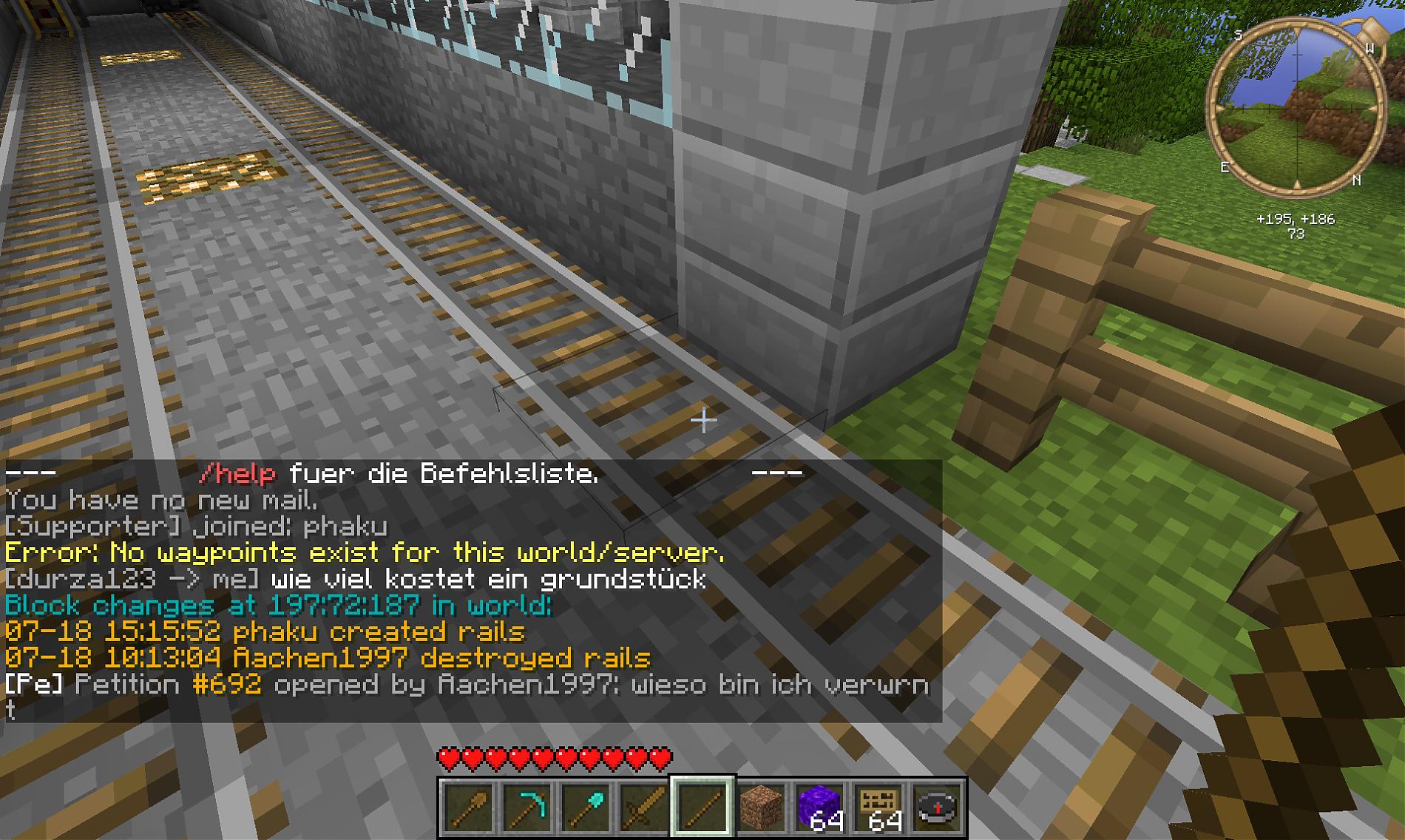The width and height of the screenshot is (1405, 840).
Task: Equip the wooden sword from the hotbar
Action: (x=643, y=807)
